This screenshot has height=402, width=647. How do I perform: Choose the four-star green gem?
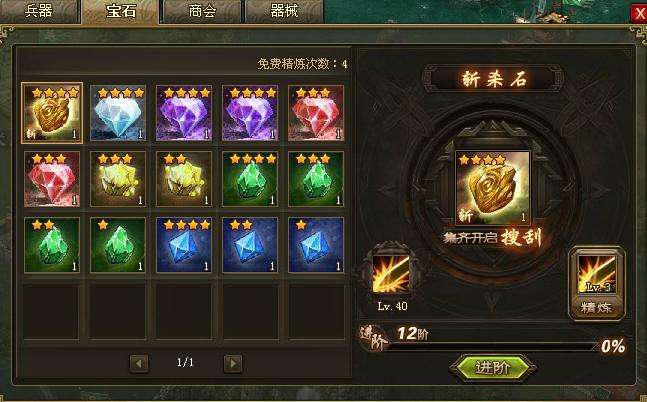(250, 178)
